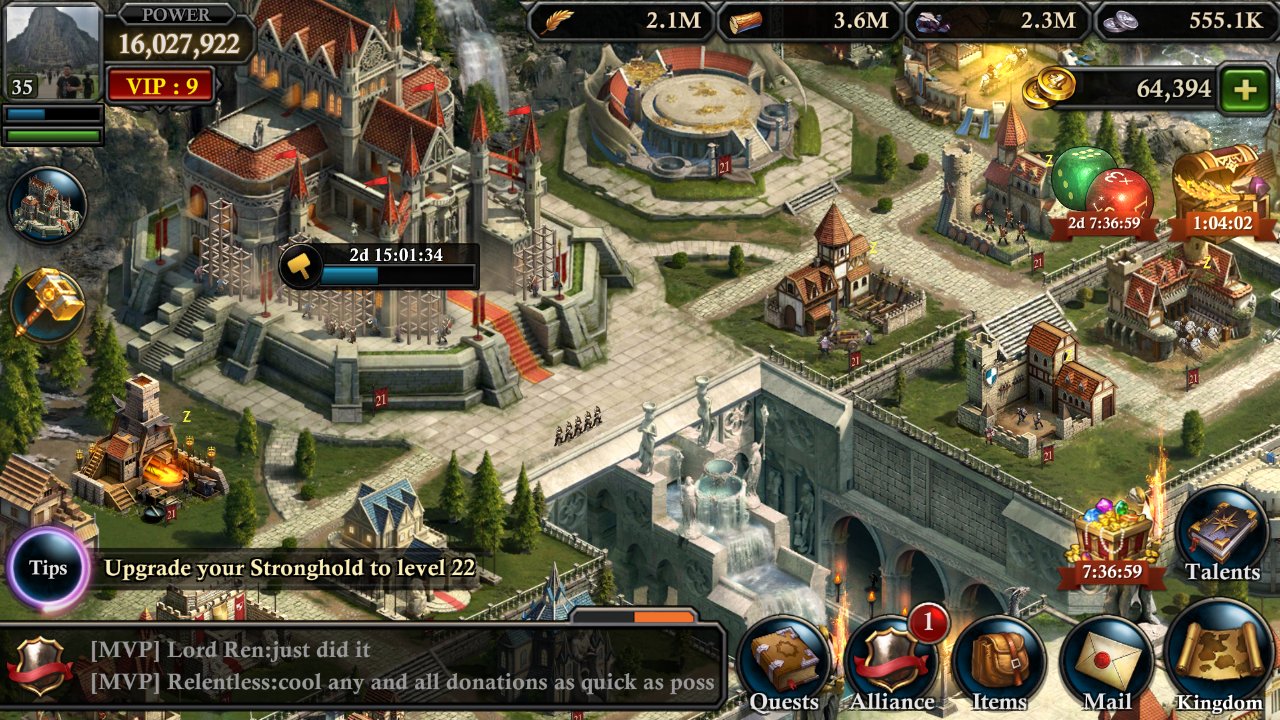Open the Quests book menu
Image resolution: width=1280 pixels, height=720 pixels.
pos(784,663)
